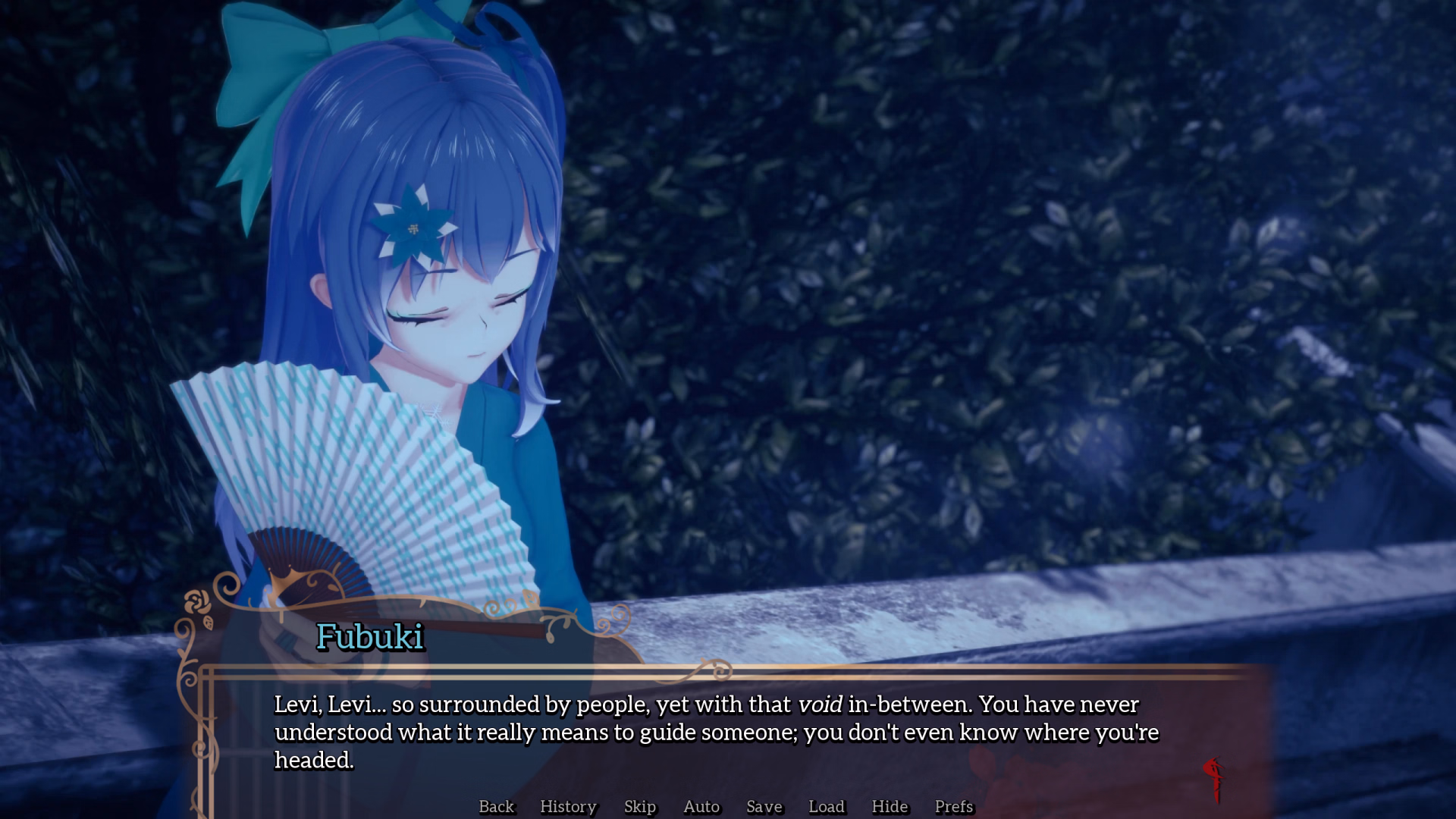The height and width of the screenshot is (819, 1456).
Task: Open the dialogue History log
Action: [568, 806]
